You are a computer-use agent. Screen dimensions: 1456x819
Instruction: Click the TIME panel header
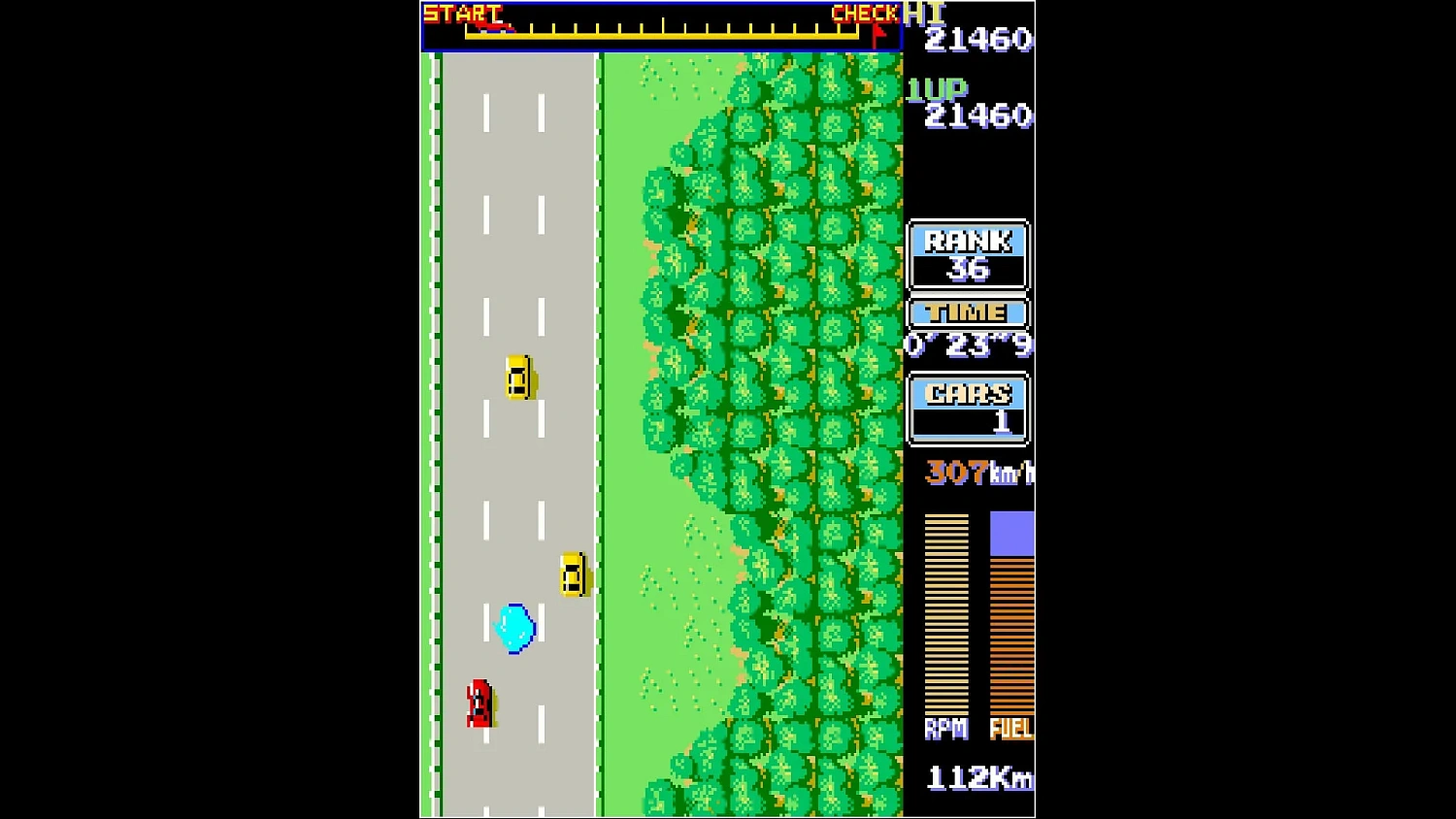(x=967, y=312)
